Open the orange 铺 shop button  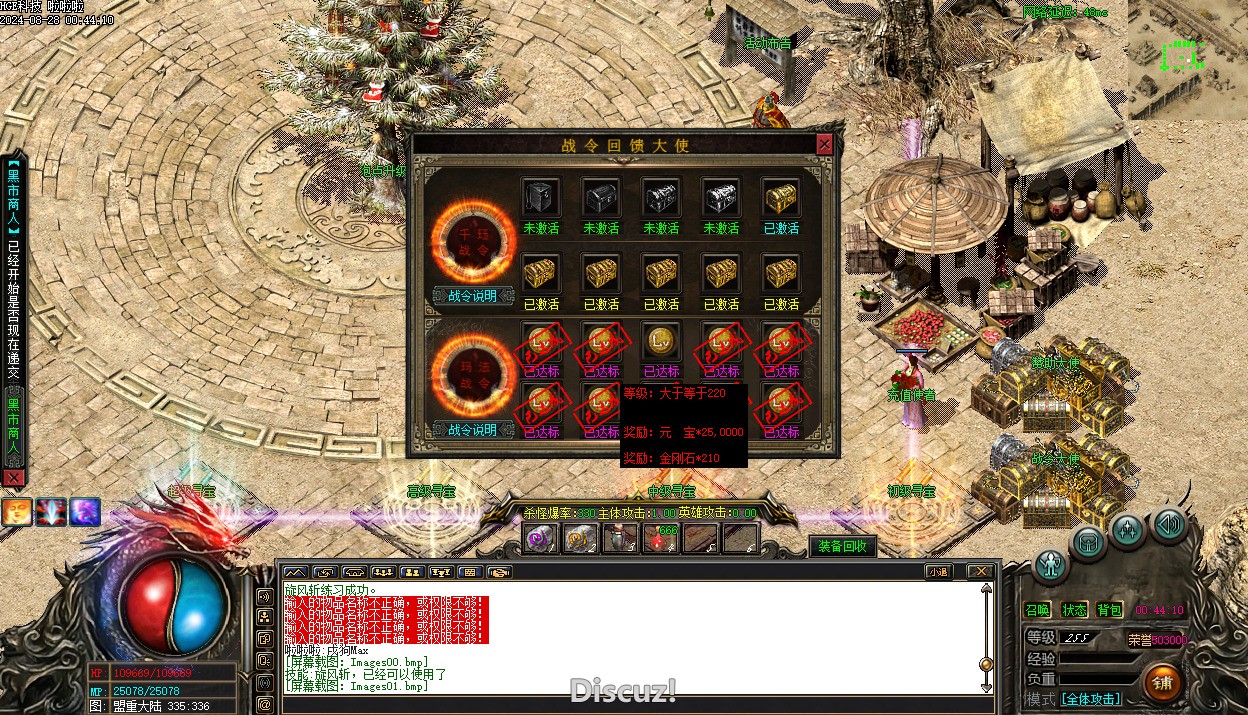pos(1162,683)
